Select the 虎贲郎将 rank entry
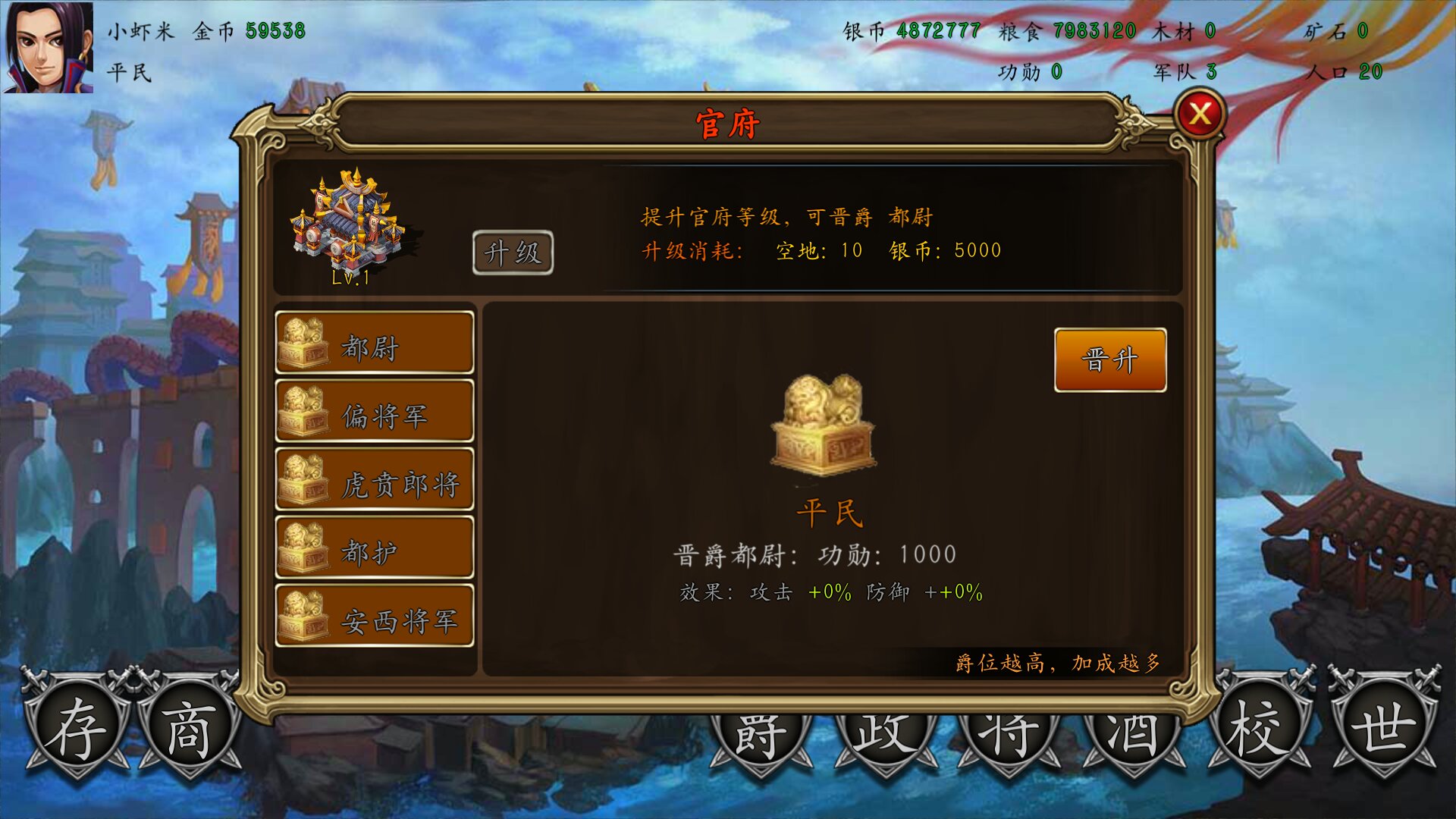1456x819 pixels. (x=375, y=478)
